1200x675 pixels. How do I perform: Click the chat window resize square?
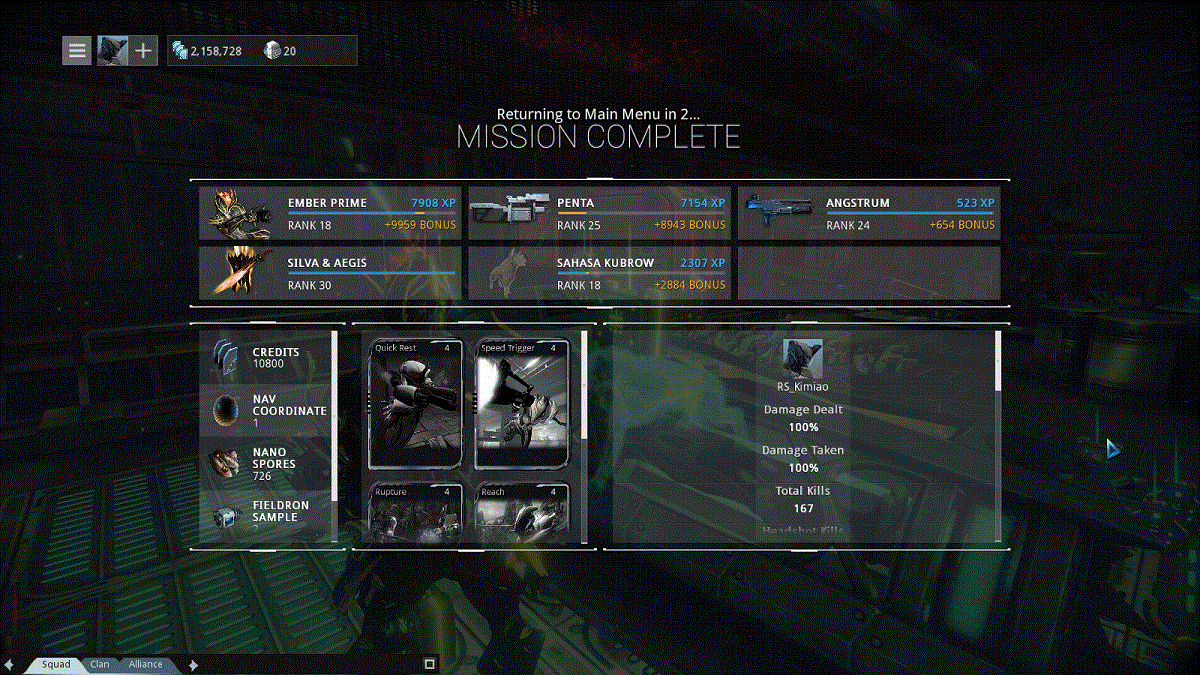pos(429,664)
